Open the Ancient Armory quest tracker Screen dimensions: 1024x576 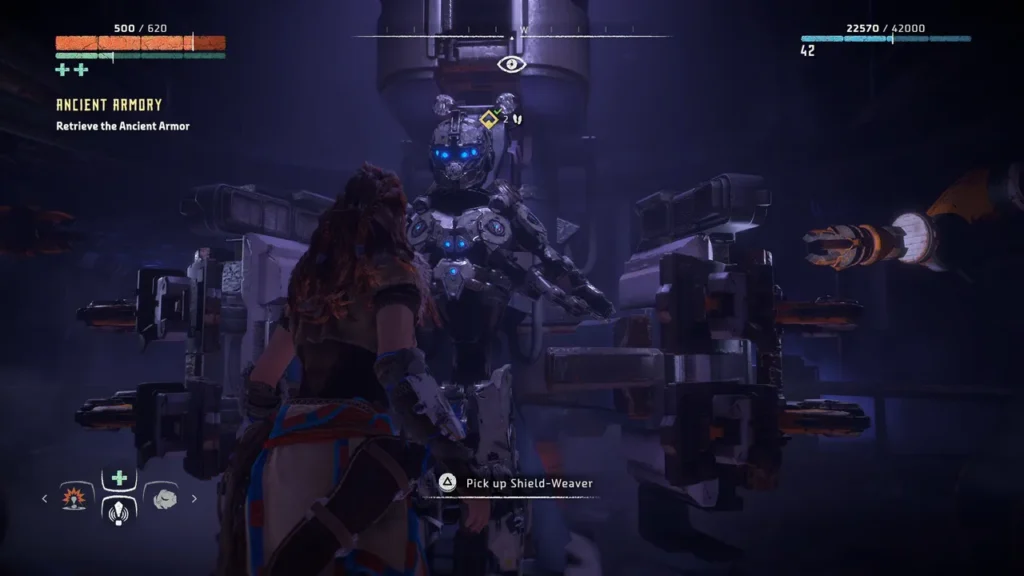[x=109, y=105]
